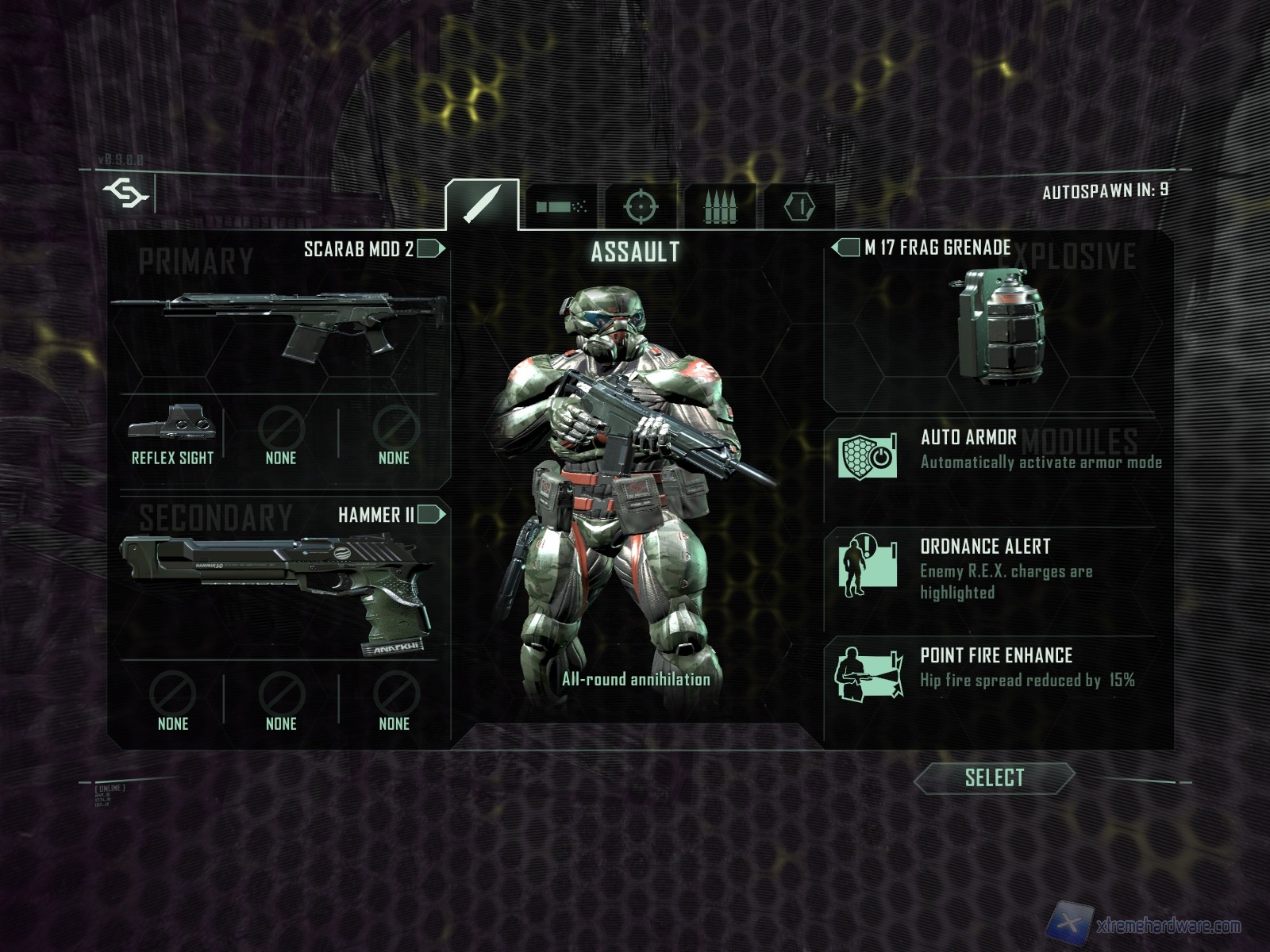Cycle explosive with M17 Frag Grenade arrow
Viewport: 1270px width, 952px height.
[846, 248]
